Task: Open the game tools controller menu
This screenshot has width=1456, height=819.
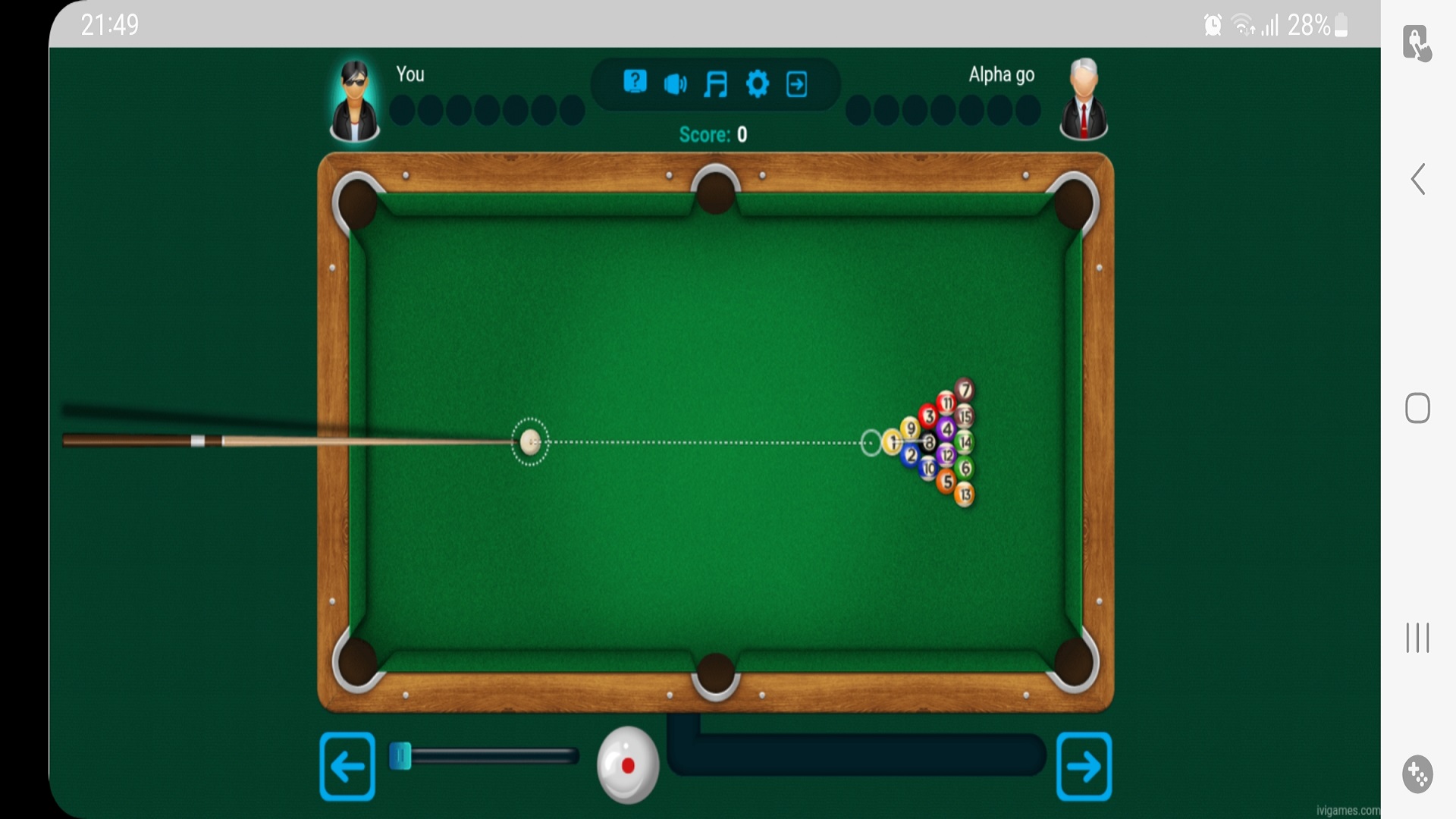Action: click(x=1417, y=774)
